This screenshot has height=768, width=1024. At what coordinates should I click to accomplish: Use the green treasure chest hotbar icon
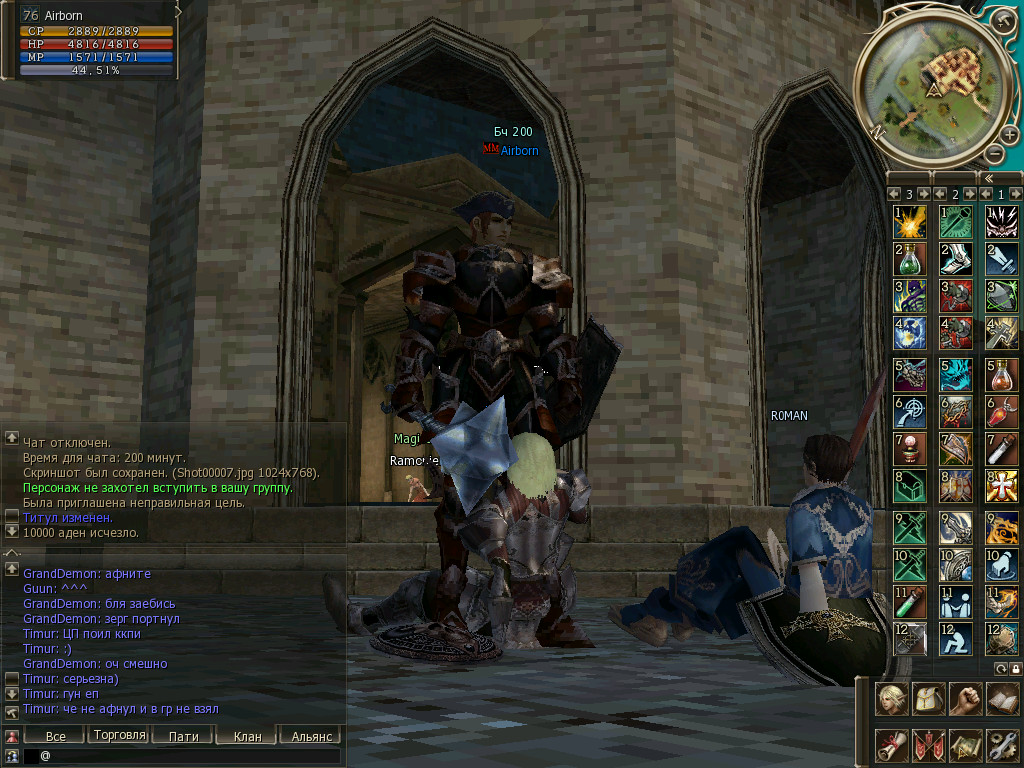tap(909, 486)
